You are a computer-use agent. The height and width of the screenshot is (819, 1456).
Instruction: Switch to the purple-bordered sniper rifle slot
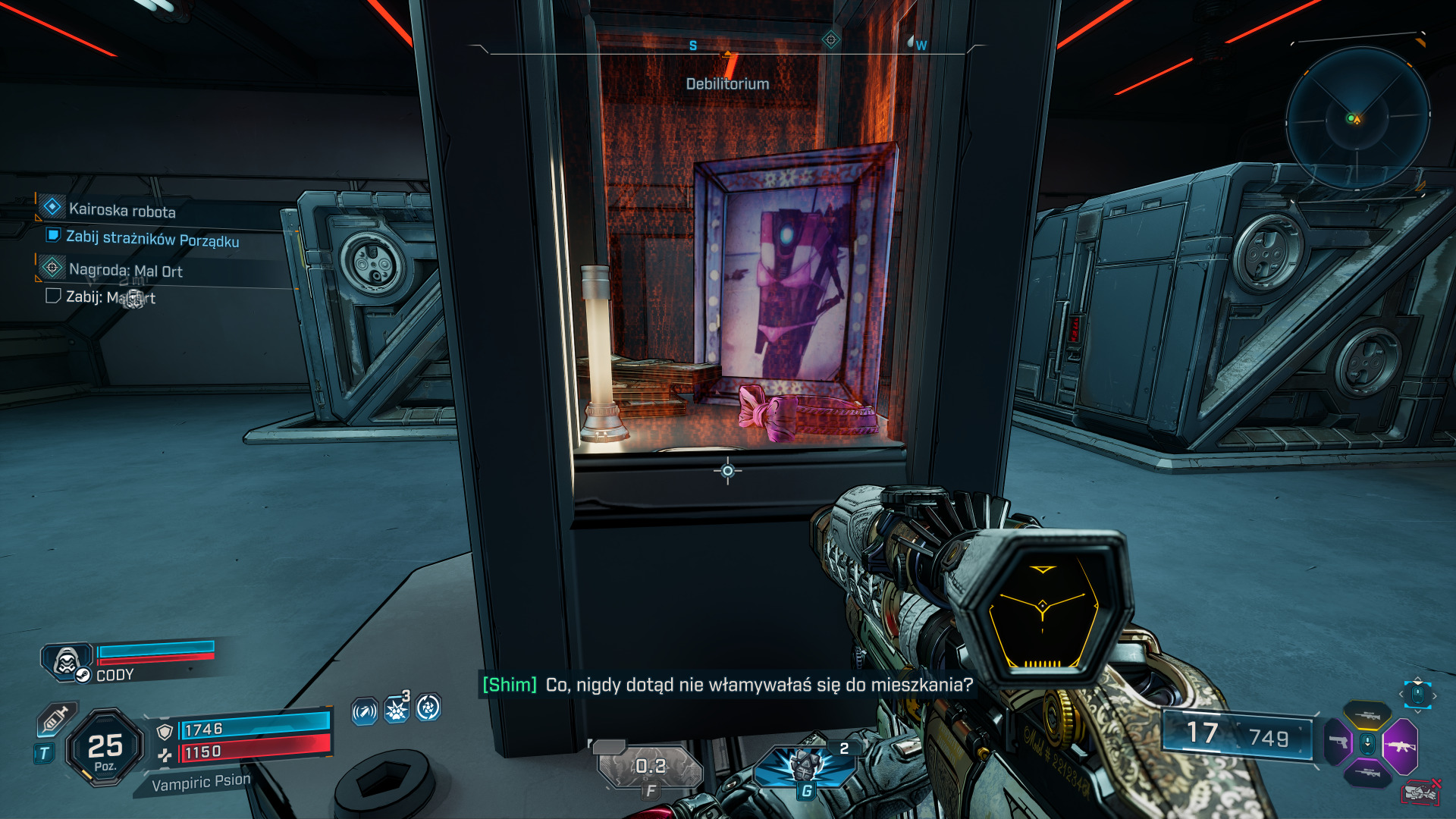tap(1367, 773)
